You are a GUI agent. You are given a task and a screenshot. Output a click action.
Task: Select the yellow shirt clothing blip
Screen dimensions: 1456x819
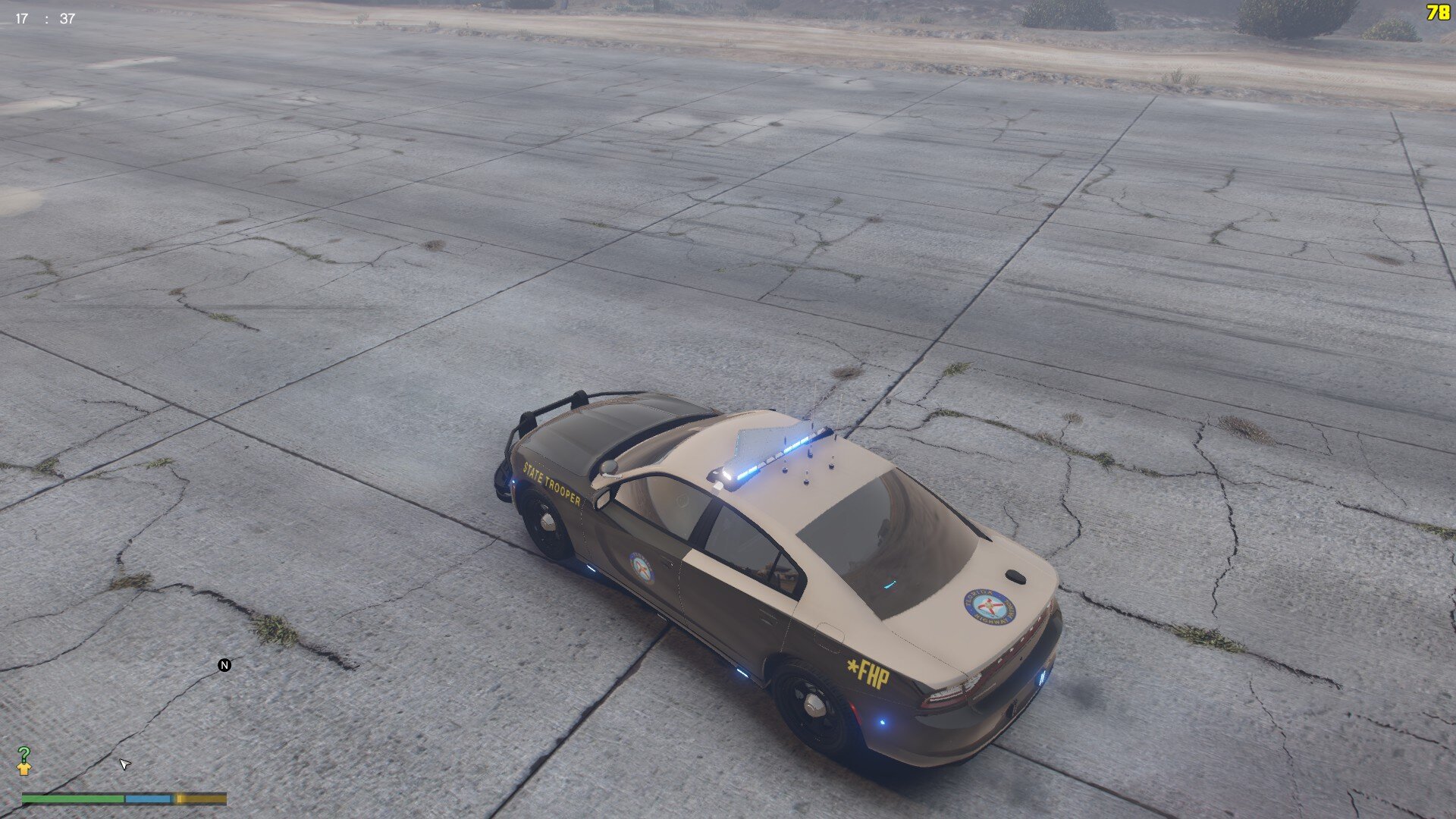coord(24,769)
